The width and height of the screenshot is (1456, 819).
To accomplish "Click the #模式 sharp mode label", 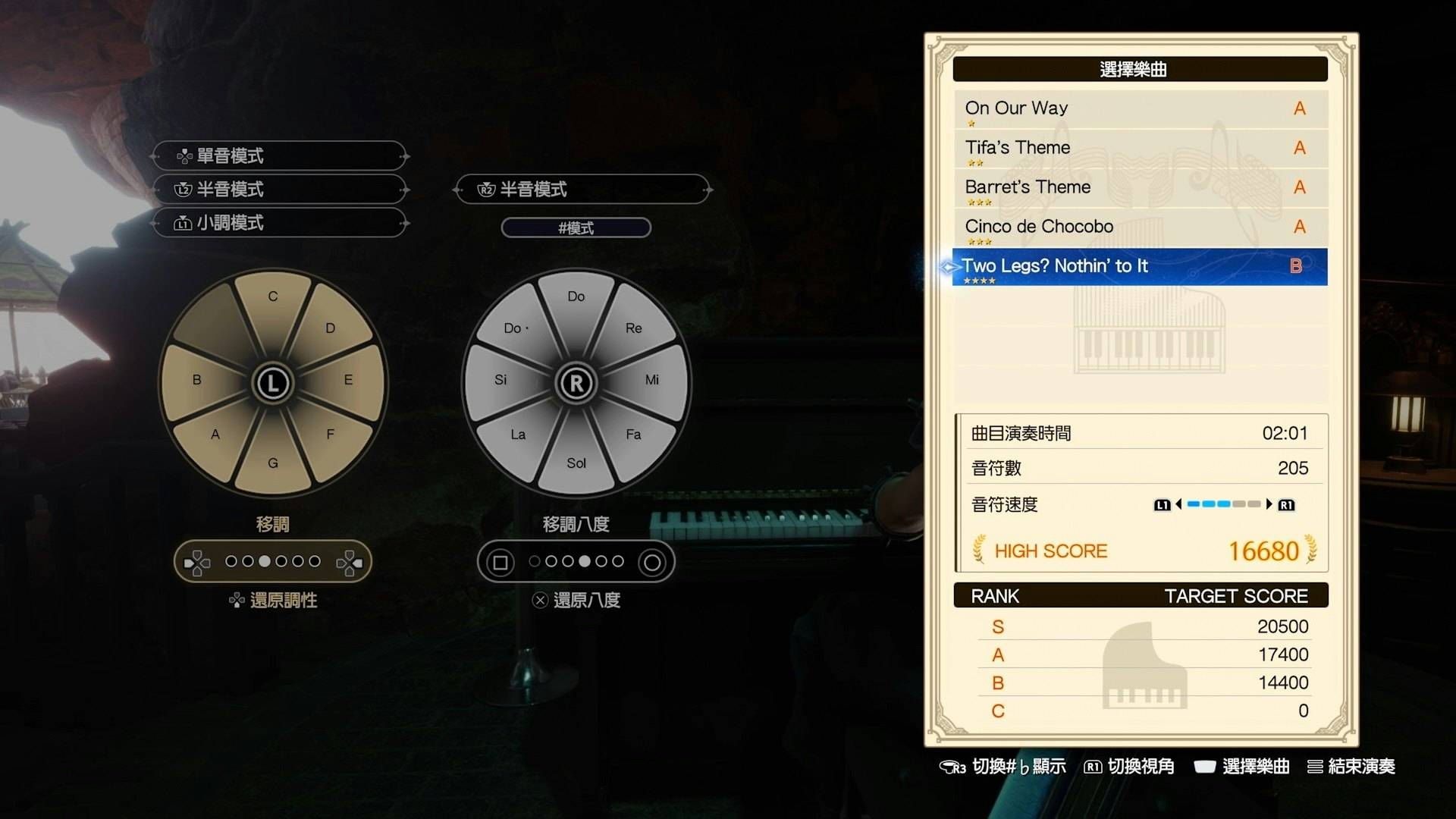I will coord(576,227).
